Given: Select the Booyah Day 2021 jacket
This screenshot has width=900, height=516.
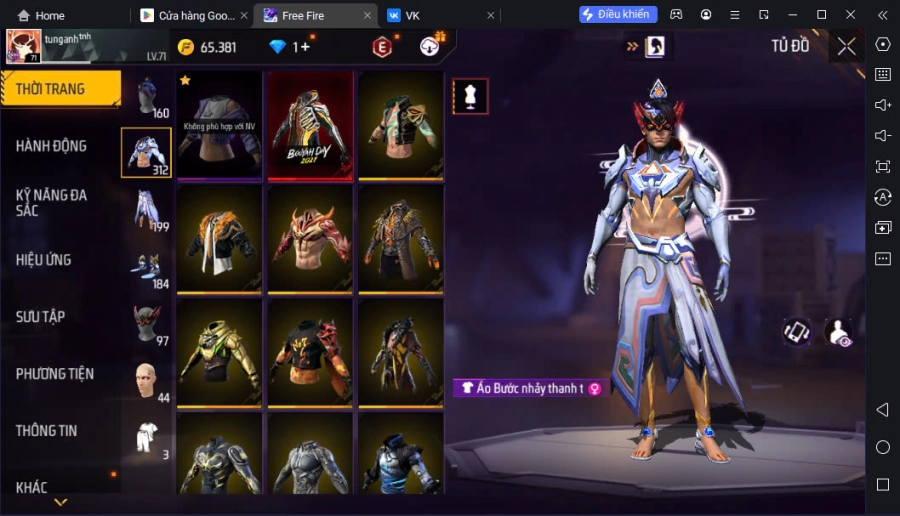Looking at the screenshot, I should 309,125.
